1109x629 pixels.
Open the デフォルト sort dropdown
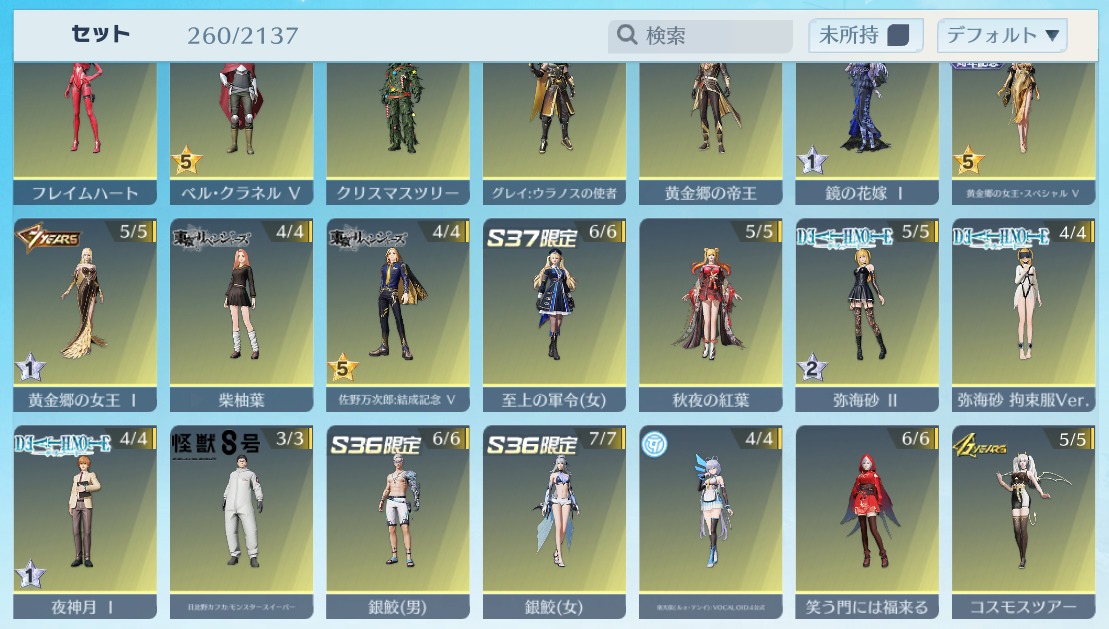click(x=1002, y=36)
